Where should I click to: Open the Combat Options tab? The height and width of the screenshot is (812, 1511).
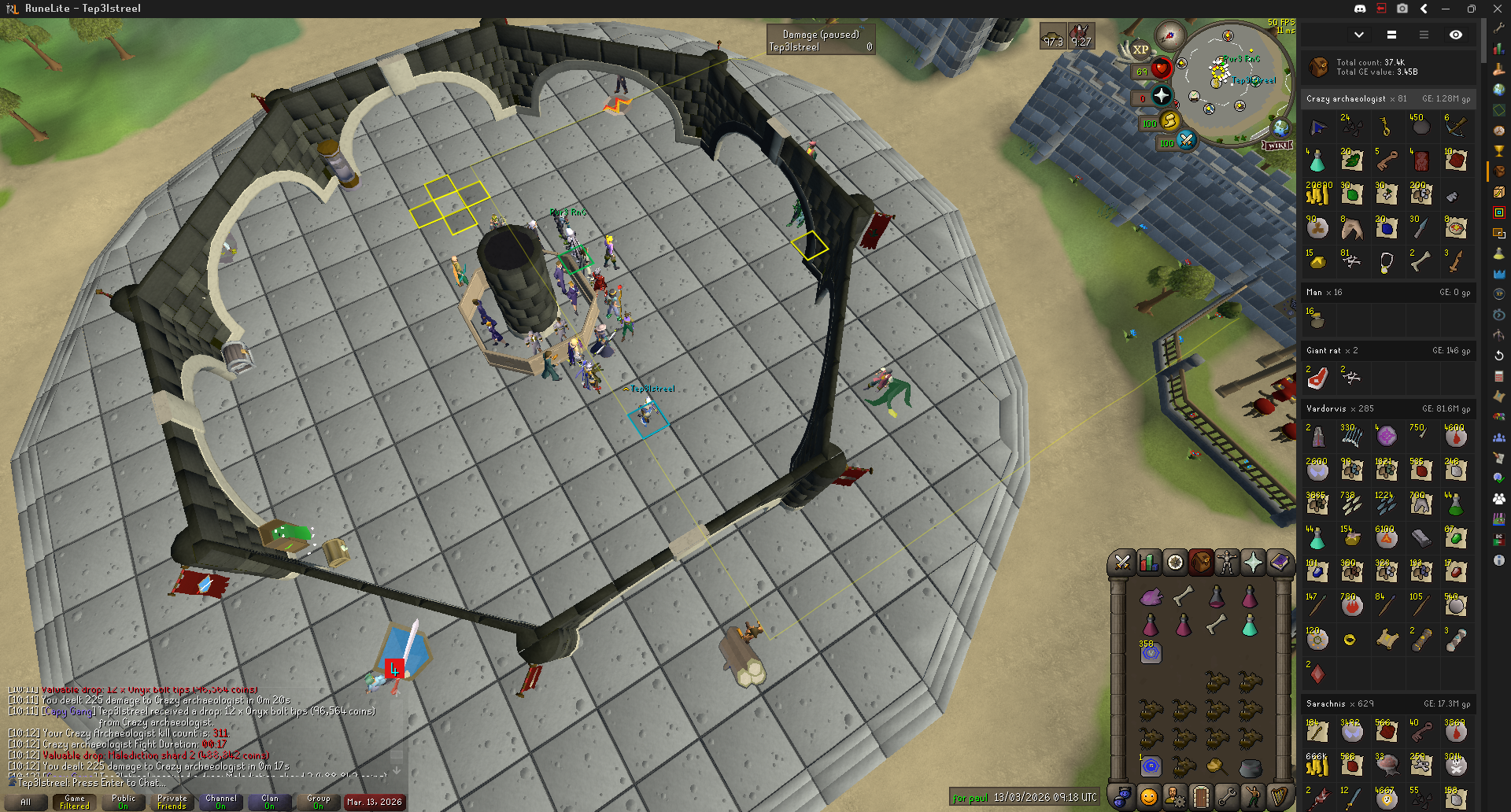pyautogui.click(x=1122, y=563)
